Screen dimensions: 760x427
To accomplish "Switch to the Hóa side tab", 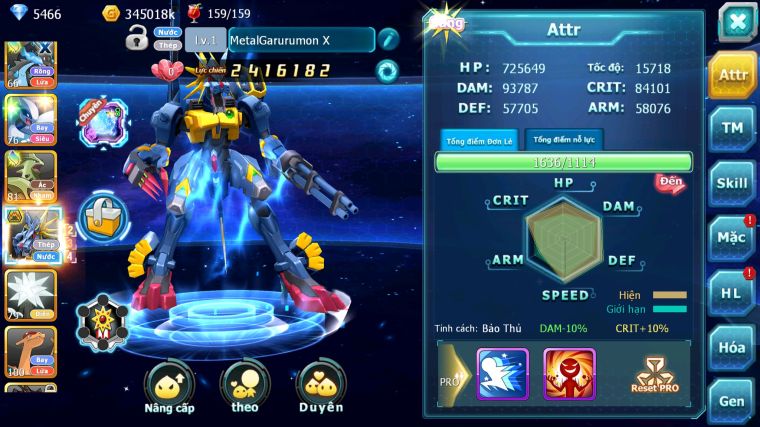I will click(732, 347).
